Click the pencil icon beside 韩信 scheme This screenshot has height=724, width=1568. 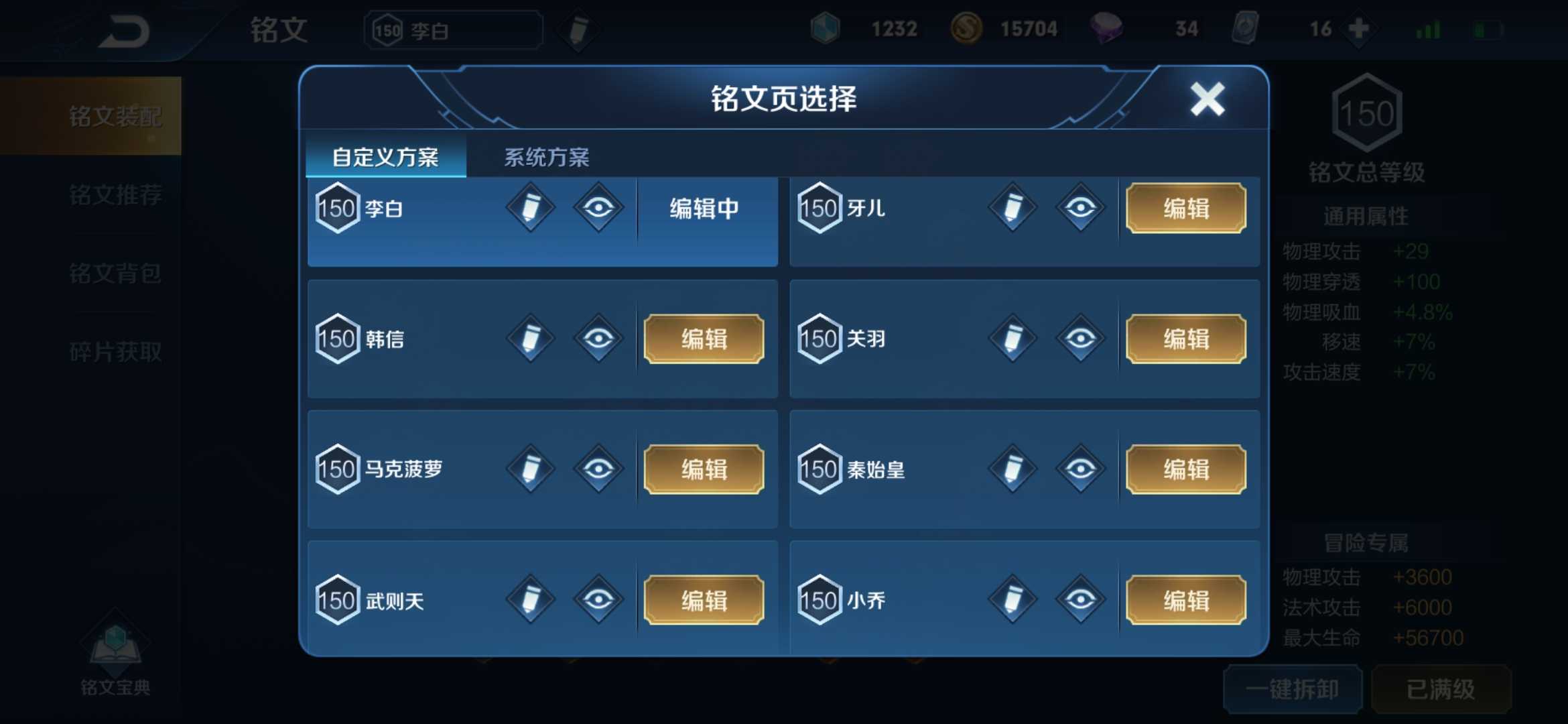529,339
